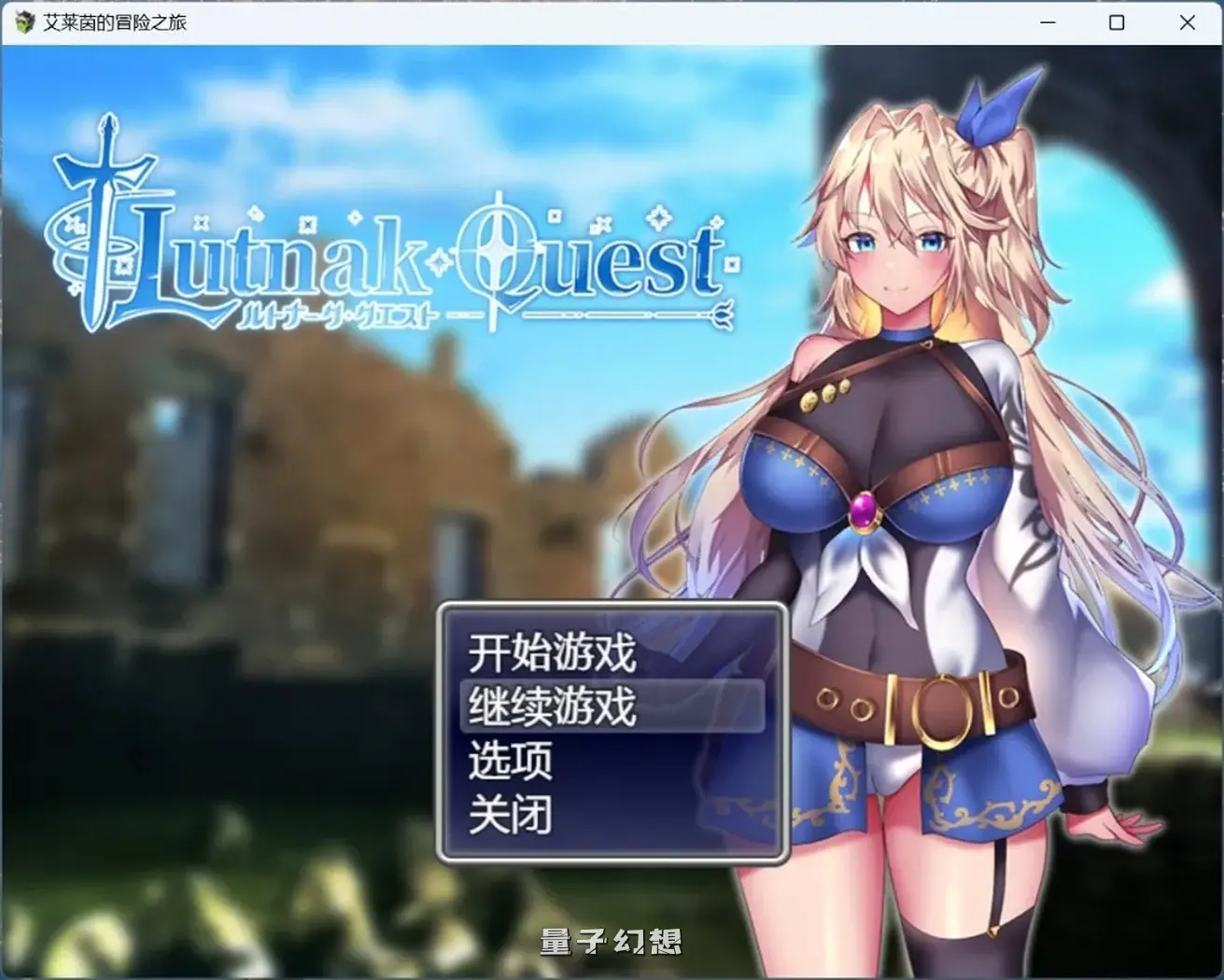Close the game window via the X
This screenshot has height=980, width=1224.
1186,21
